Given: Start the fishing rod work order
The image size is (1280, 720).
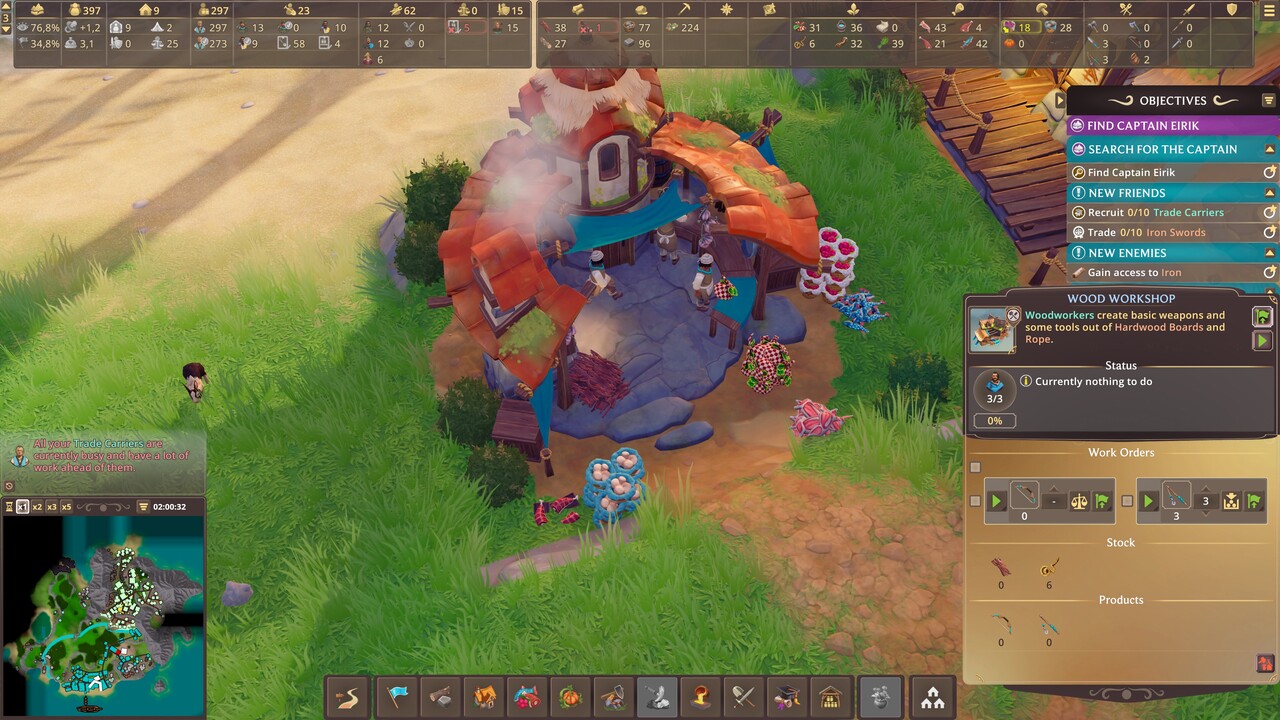Looking at the screenshot, I should [x=1148, y=501].
